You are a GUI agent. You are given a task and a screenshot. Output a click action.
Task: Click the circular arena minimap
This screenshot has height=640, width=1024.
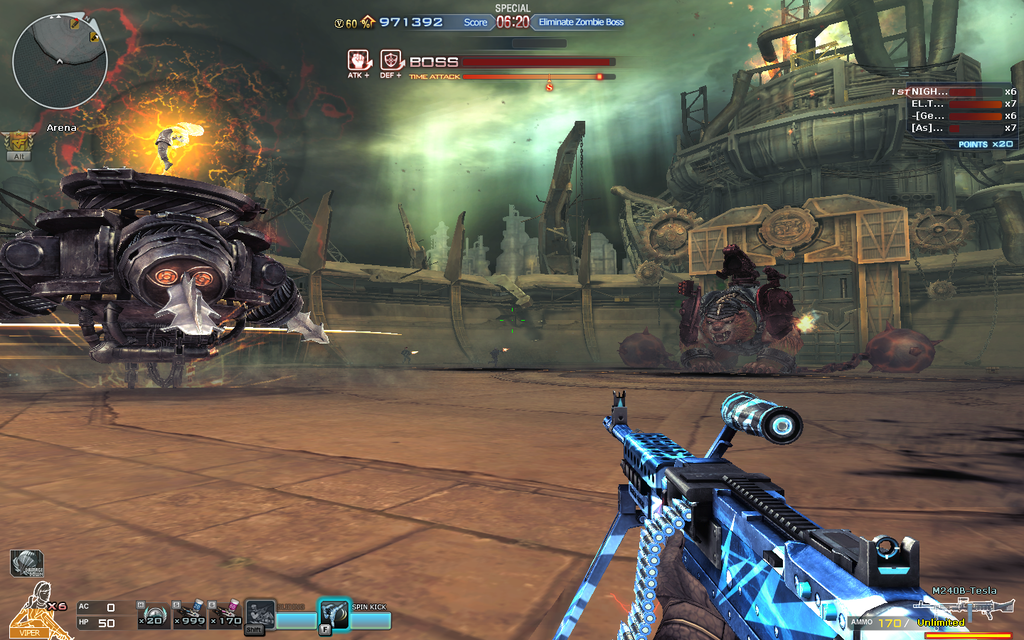59,61
